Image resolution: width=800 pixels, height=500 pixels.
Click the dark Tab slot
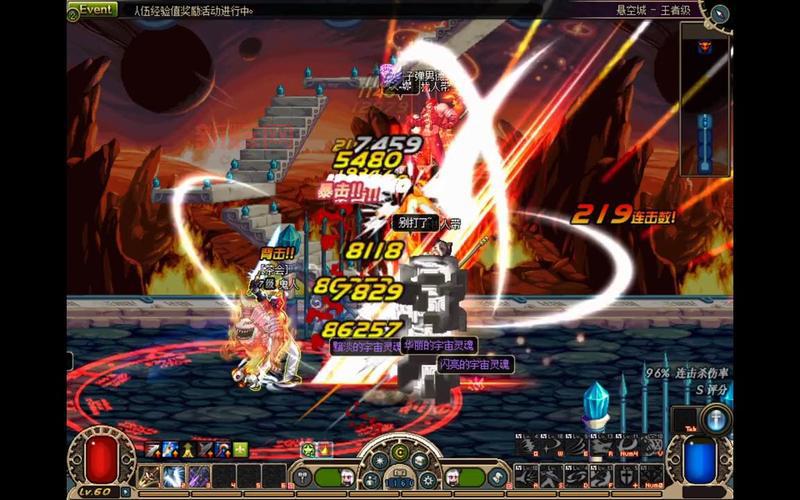click(684, 420)
